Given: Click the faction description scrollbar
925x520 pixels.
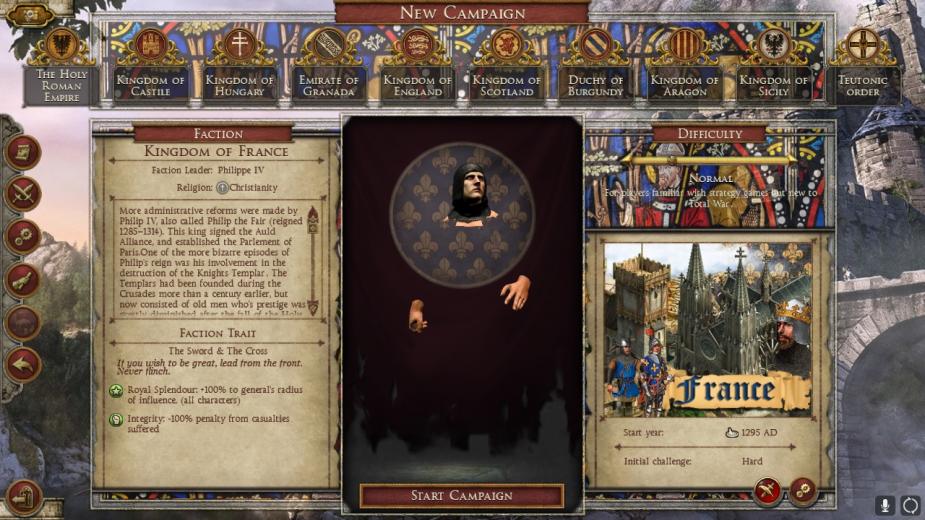Looking at the screenshot, I should (x=312, y=260).
